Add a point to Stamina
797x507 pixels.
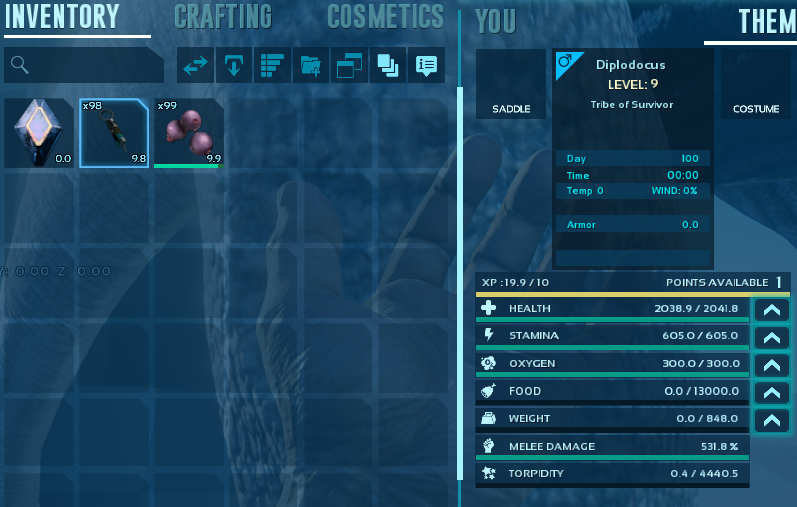pos(770,337)
